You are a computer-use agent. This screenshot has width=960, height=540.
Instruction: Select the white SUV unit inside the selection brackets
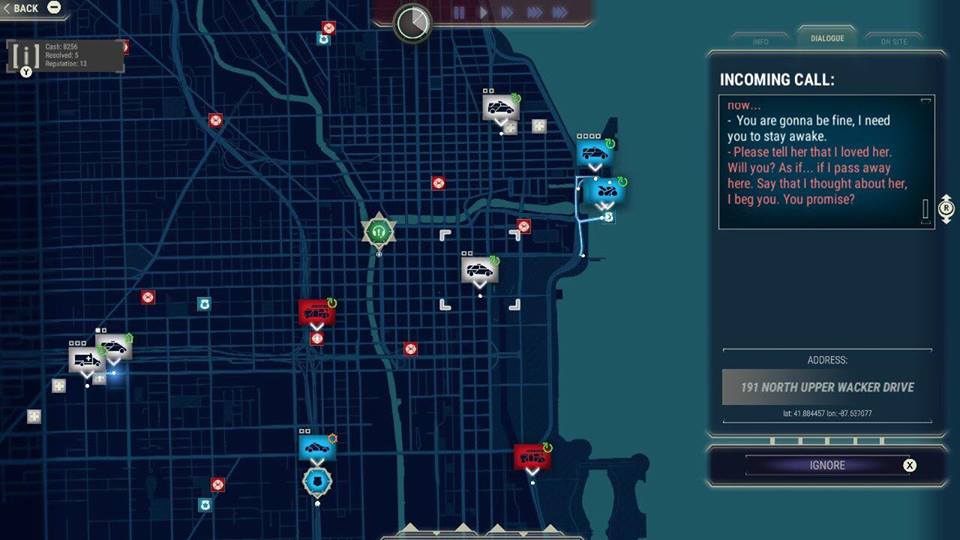pos(480,269)
